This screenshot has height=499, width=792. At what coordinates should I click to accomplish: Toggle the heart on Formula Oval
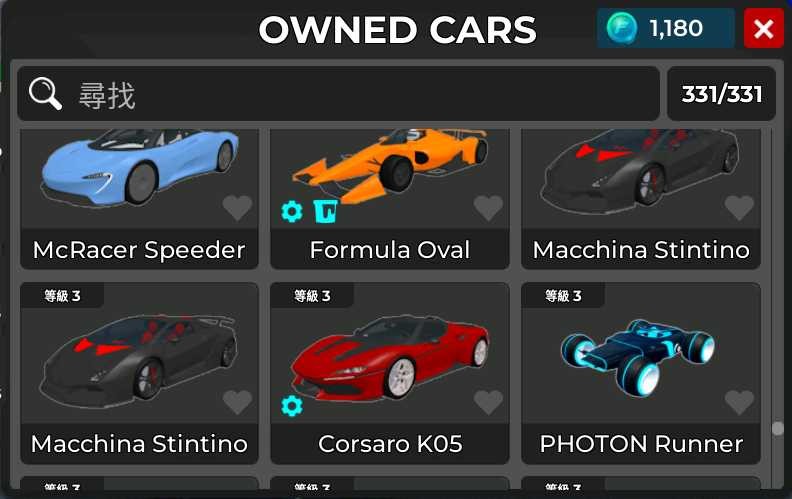coord(488,208)
